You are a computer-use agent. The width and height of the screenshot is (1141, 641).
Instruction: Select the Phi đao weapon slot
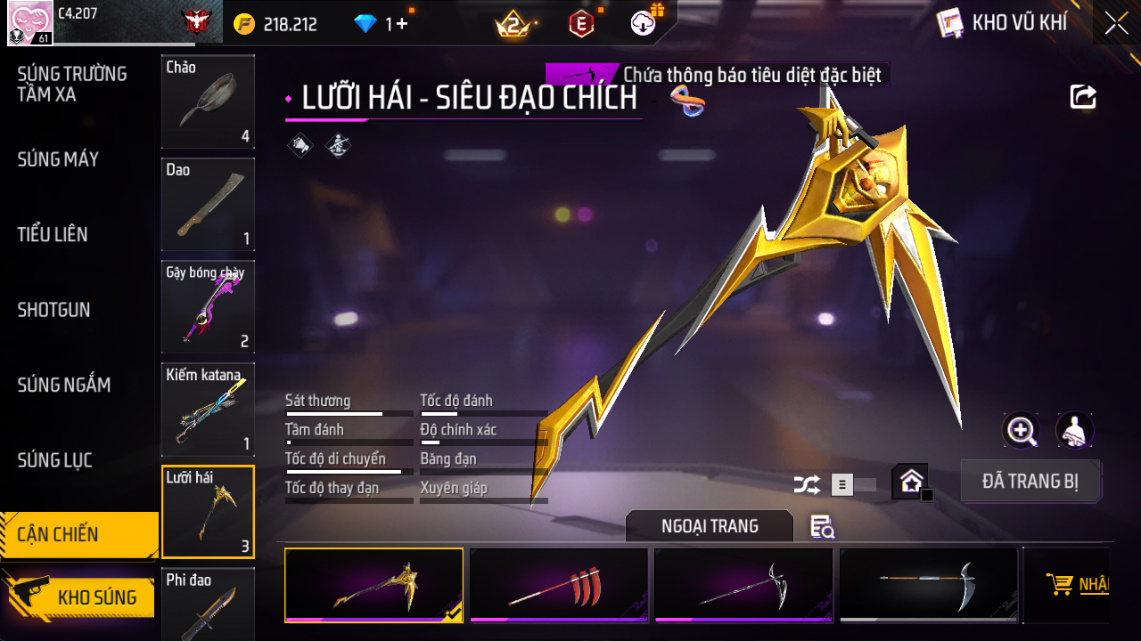pyautogui.click(x=208, y=604)
